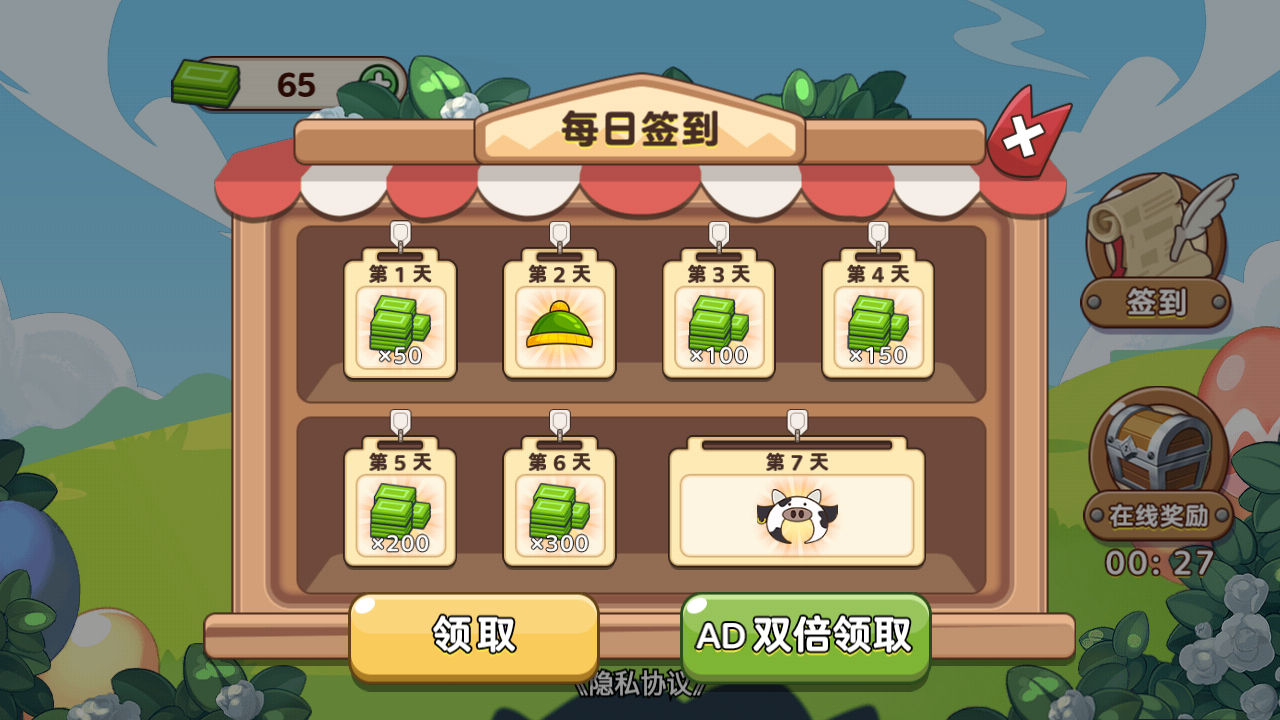The height and width of the screenshot is (720, 1280).
Task: Select the green hat reward on 第2天
Action: [x=560, y=325]
